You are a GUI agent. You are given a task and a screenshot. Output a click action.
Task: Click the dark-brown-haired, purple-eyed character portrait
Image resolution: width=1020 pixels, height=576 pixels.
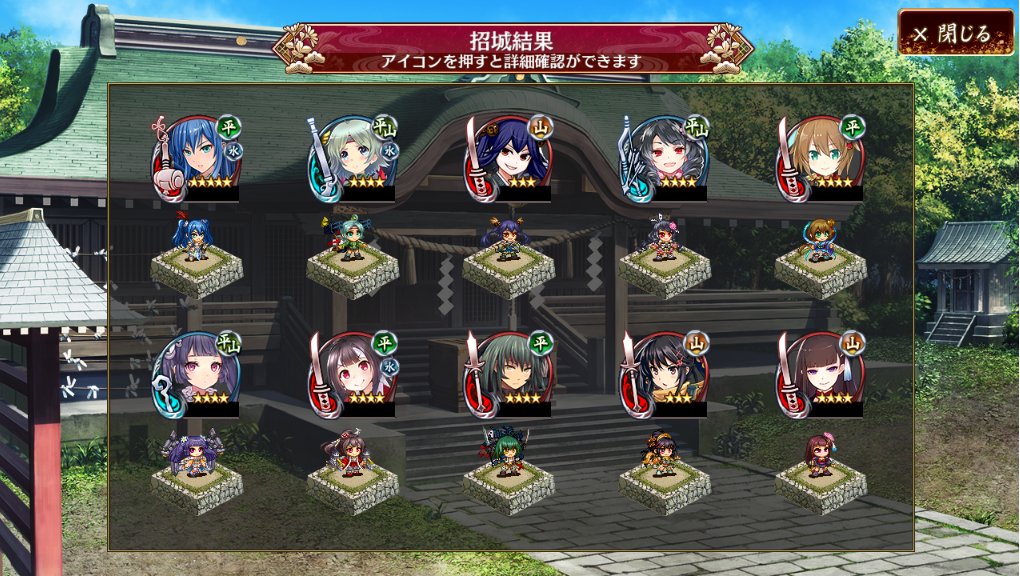[x=823, y=373]
